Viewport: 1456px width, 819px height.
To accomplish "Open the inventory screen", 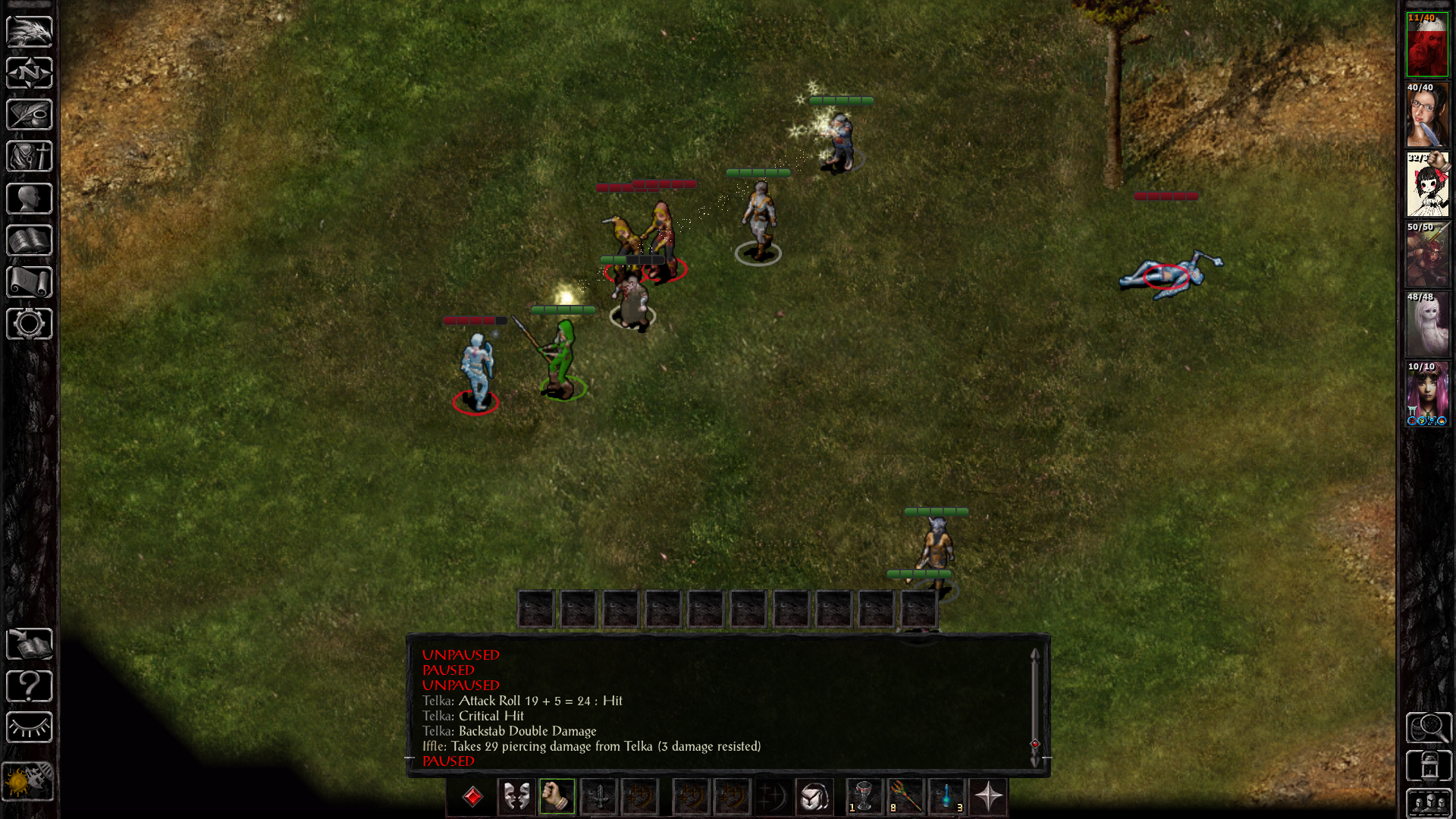I will (29, 157).
